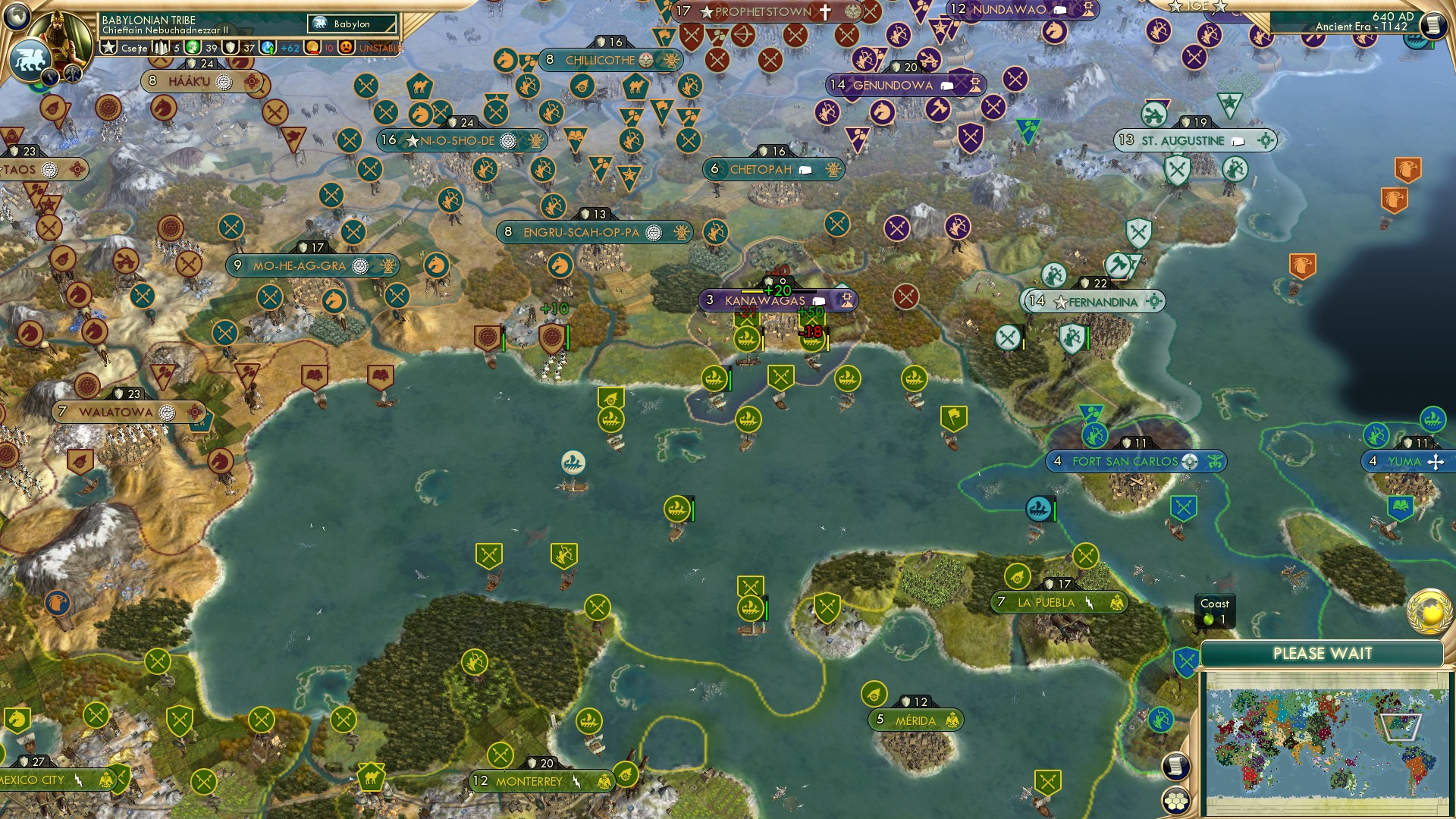The height and width of the screenshot is (819, 1456).
Task: Click the Csejte social policy star toggle
Action: (x=110, y=47)
